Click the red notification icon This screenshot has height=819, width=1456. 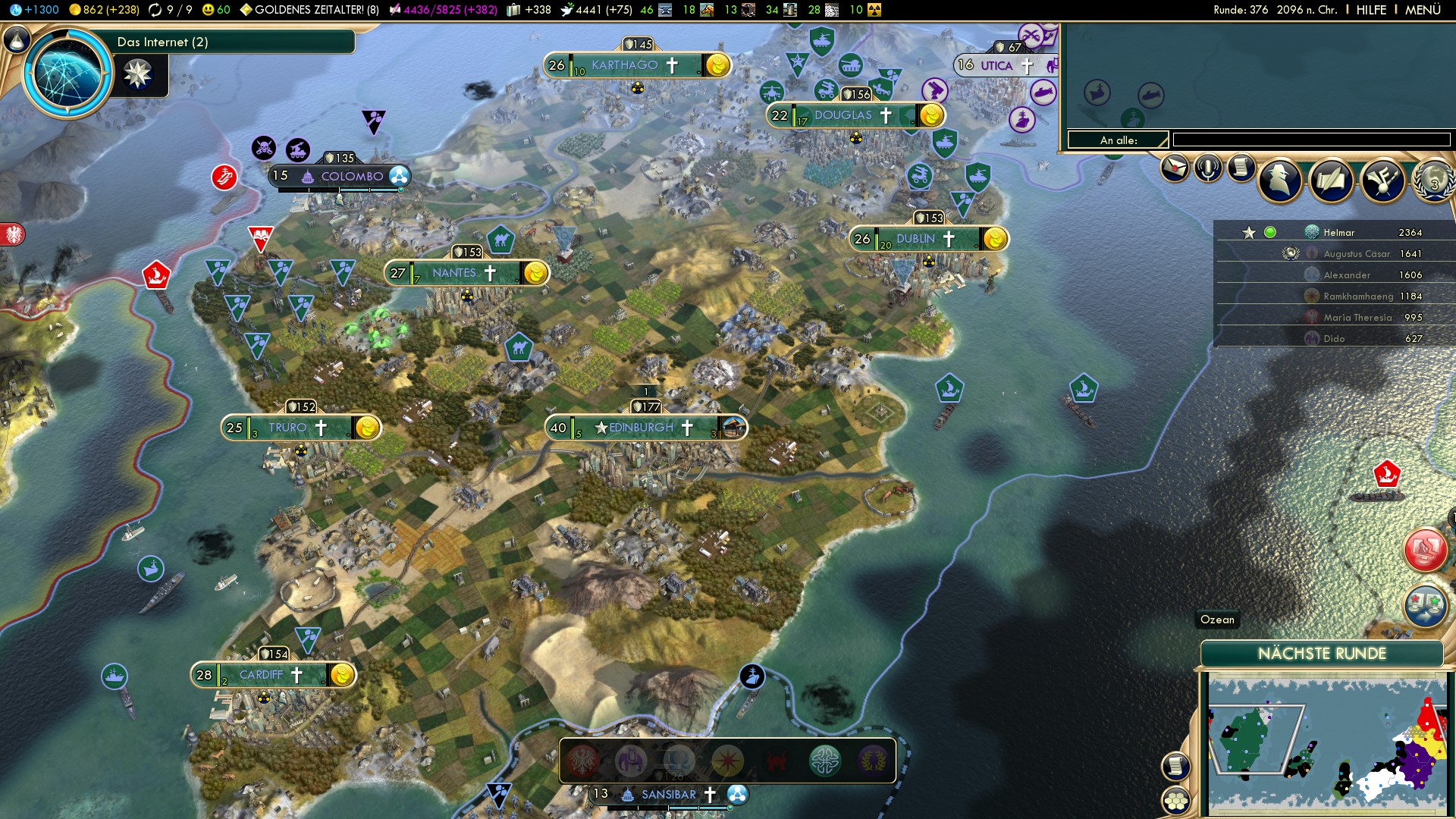pos(1425,550)
